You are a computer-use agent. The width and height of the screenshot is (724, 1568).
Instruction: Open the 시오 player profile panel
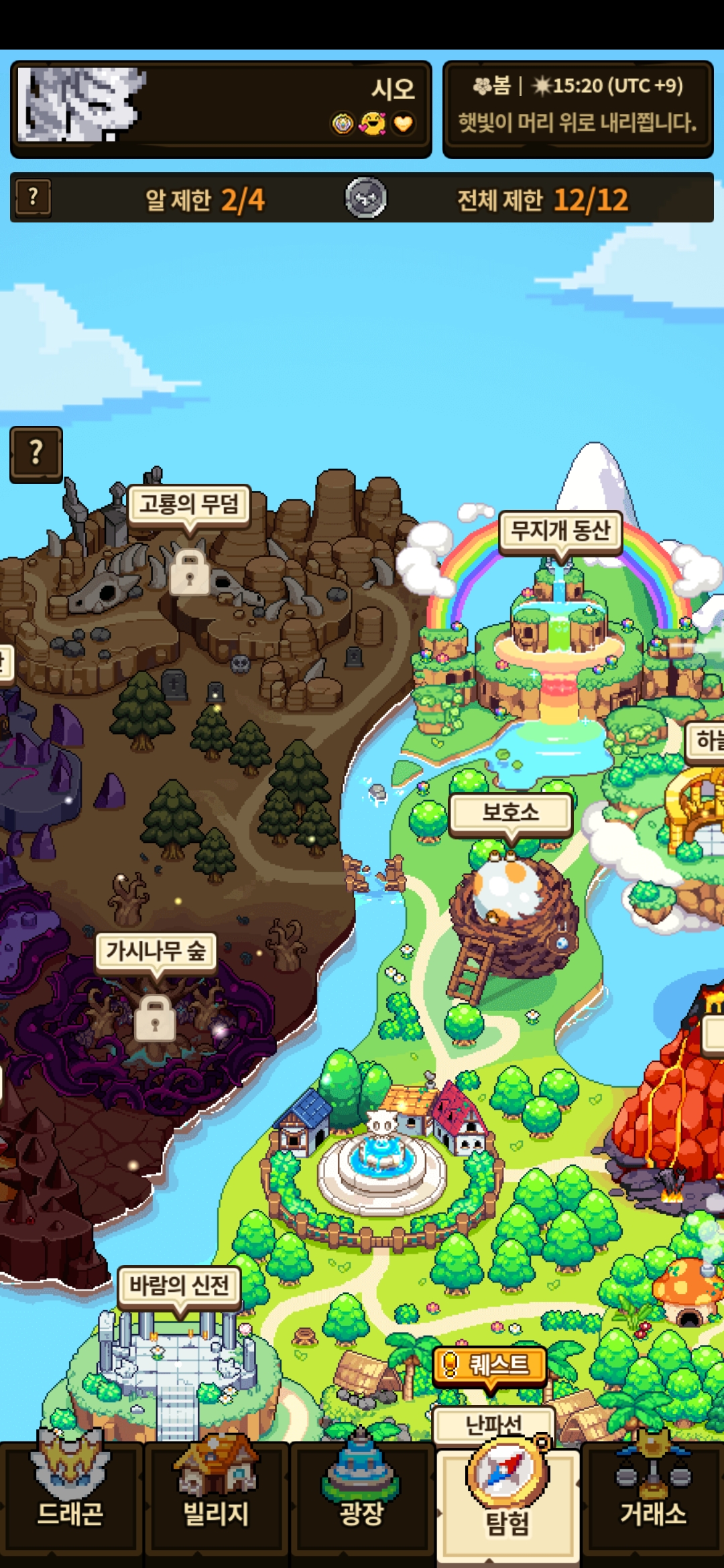pos(268,109)
